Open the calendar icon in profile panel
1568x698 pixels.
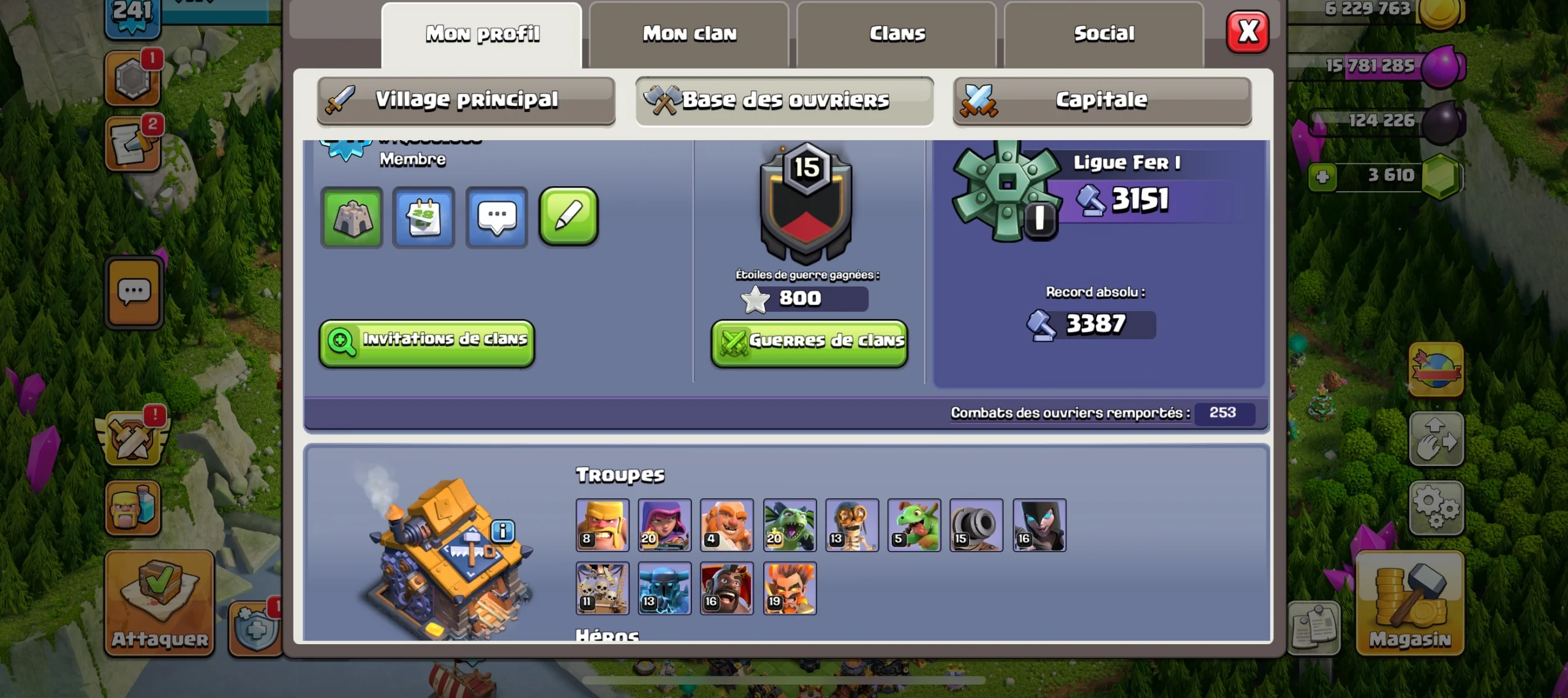(x=424, y=217)
